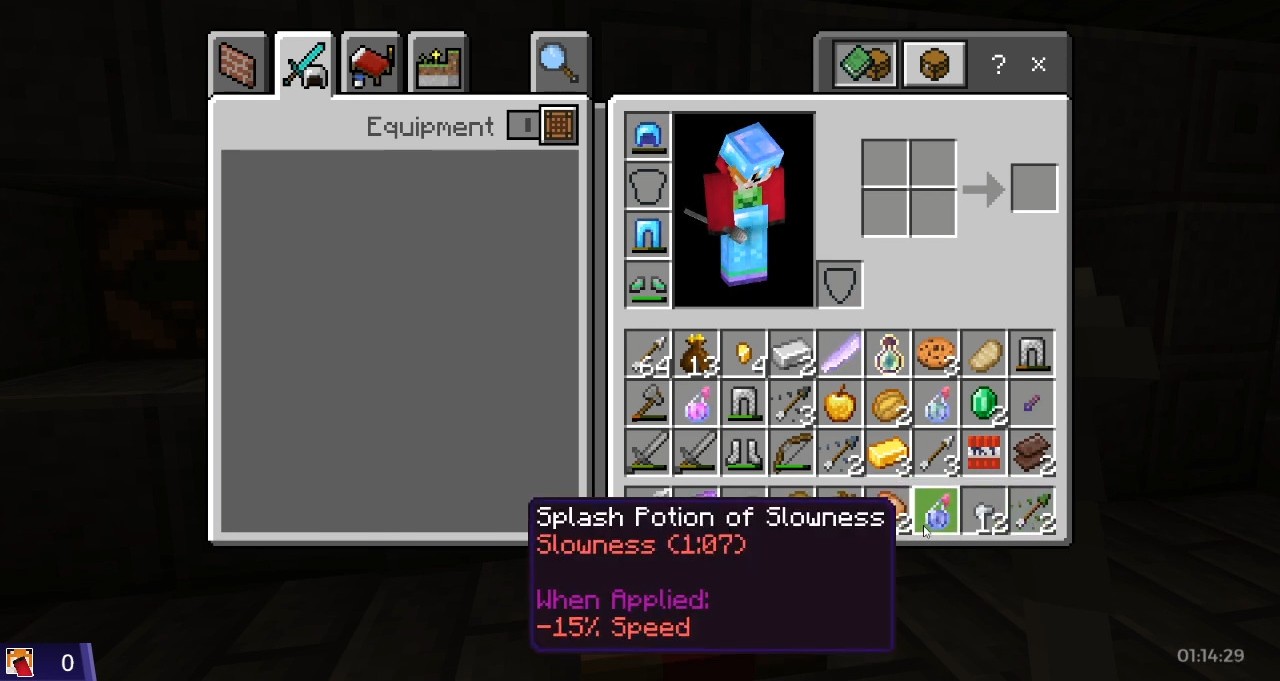Select the chest inventory-only layout button
1280x681 pixels.
[933, 65]
